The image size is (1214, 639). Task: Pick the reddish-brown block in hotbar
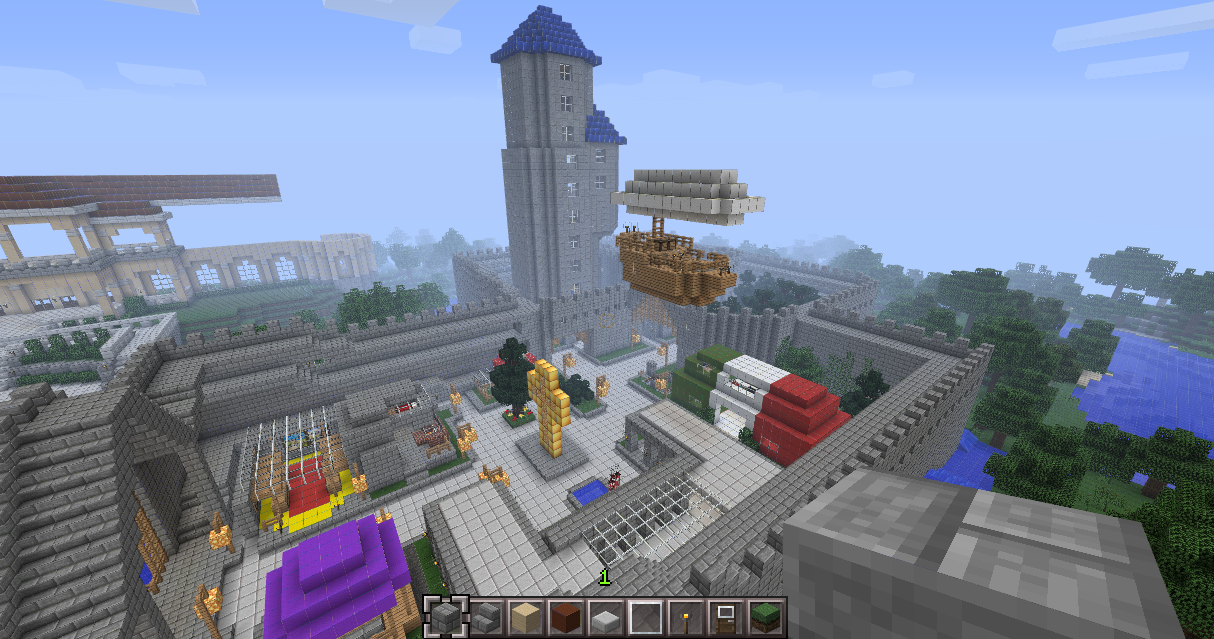coord(565,617)
